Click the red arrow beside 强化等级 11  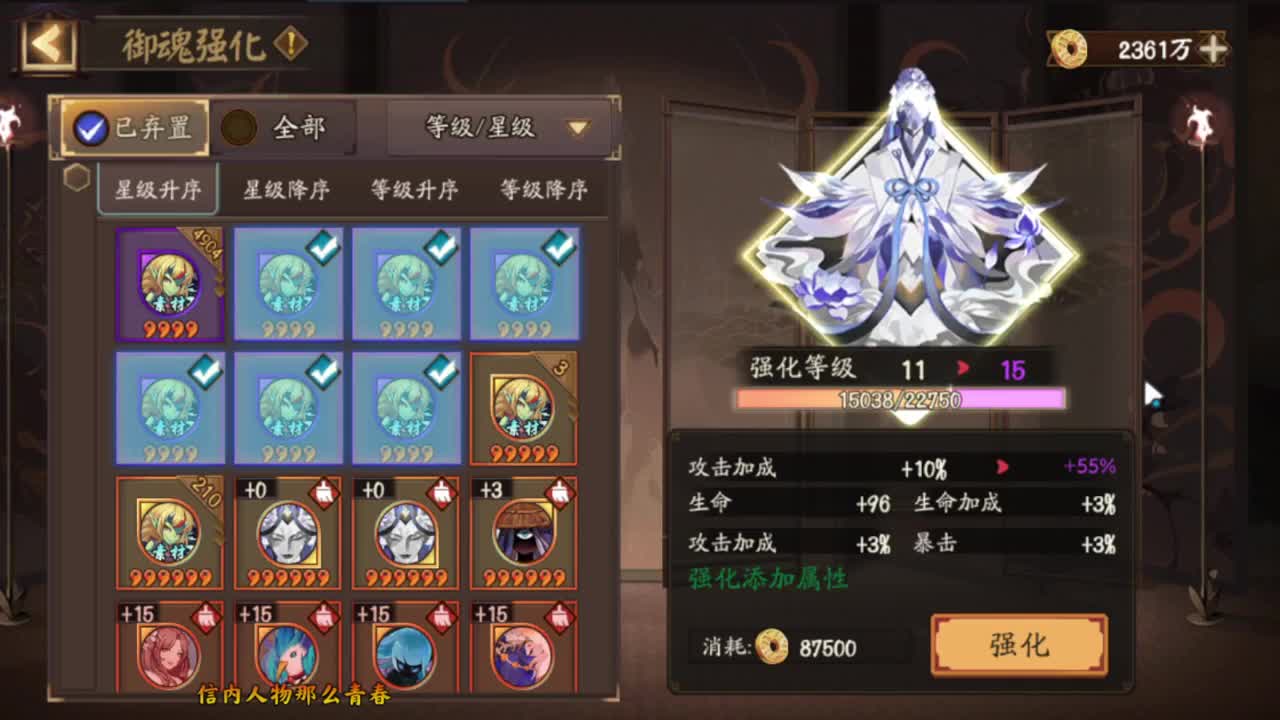pyautogui.click(x=962, y=369)
